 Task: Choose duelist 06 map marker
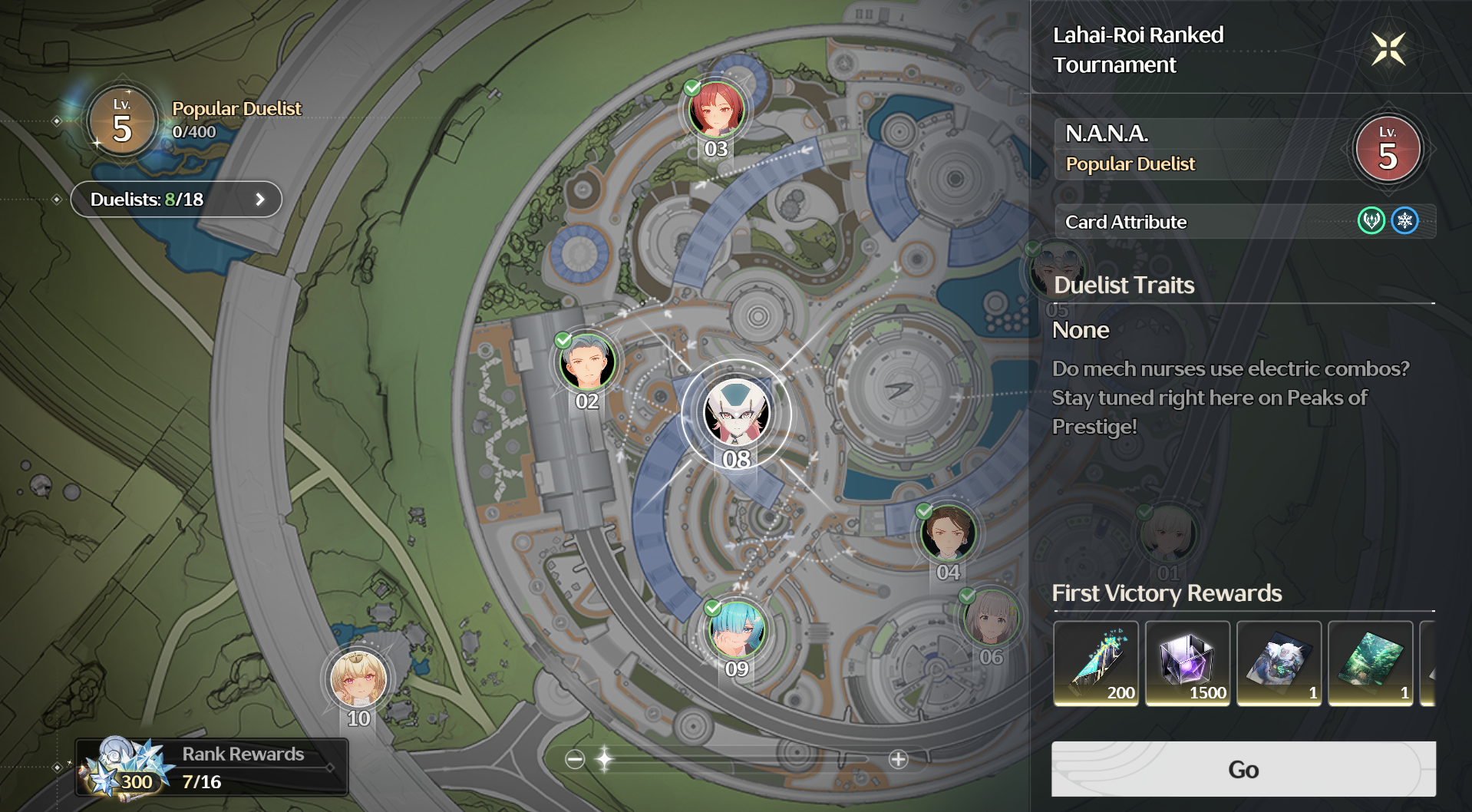(991, 618)
